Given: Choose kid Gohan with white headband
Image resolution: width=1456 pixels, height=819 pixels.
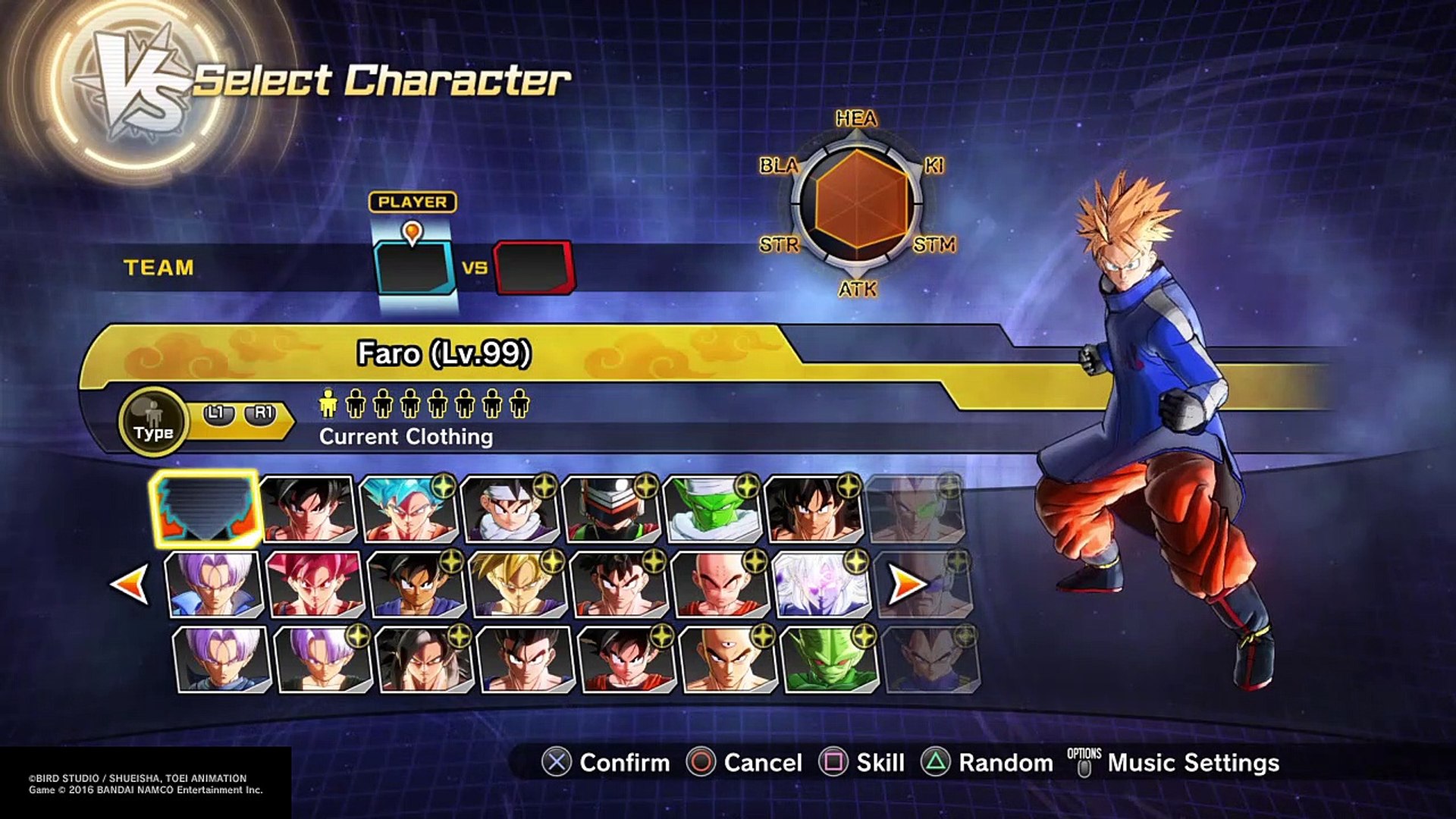Looking at the screenshot, I should [x=510, y=509].
